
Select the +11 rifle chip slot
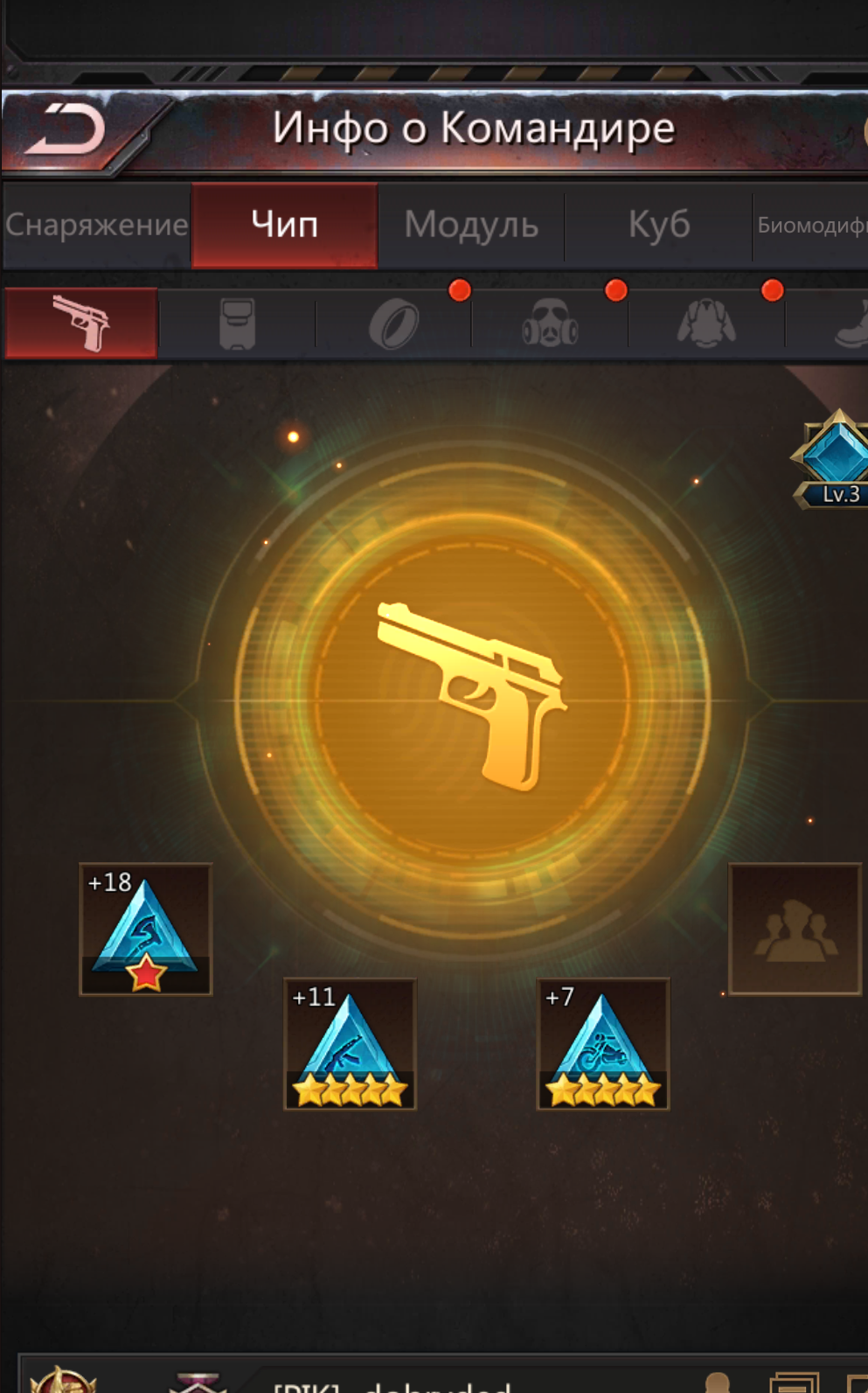[x=350, y=1044]
